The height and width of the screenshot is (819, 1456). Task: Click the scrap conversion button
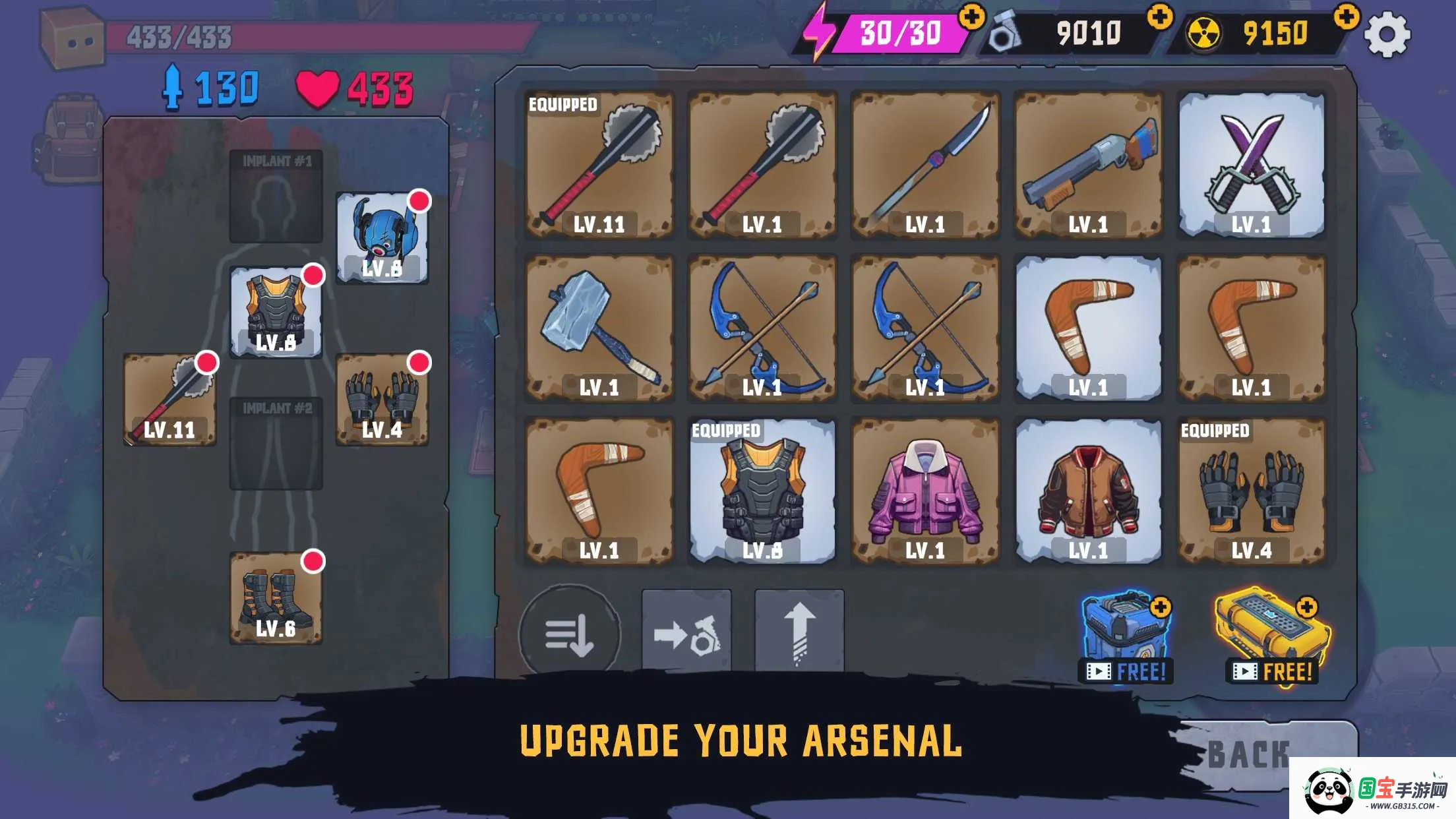(x=686, y=634)
